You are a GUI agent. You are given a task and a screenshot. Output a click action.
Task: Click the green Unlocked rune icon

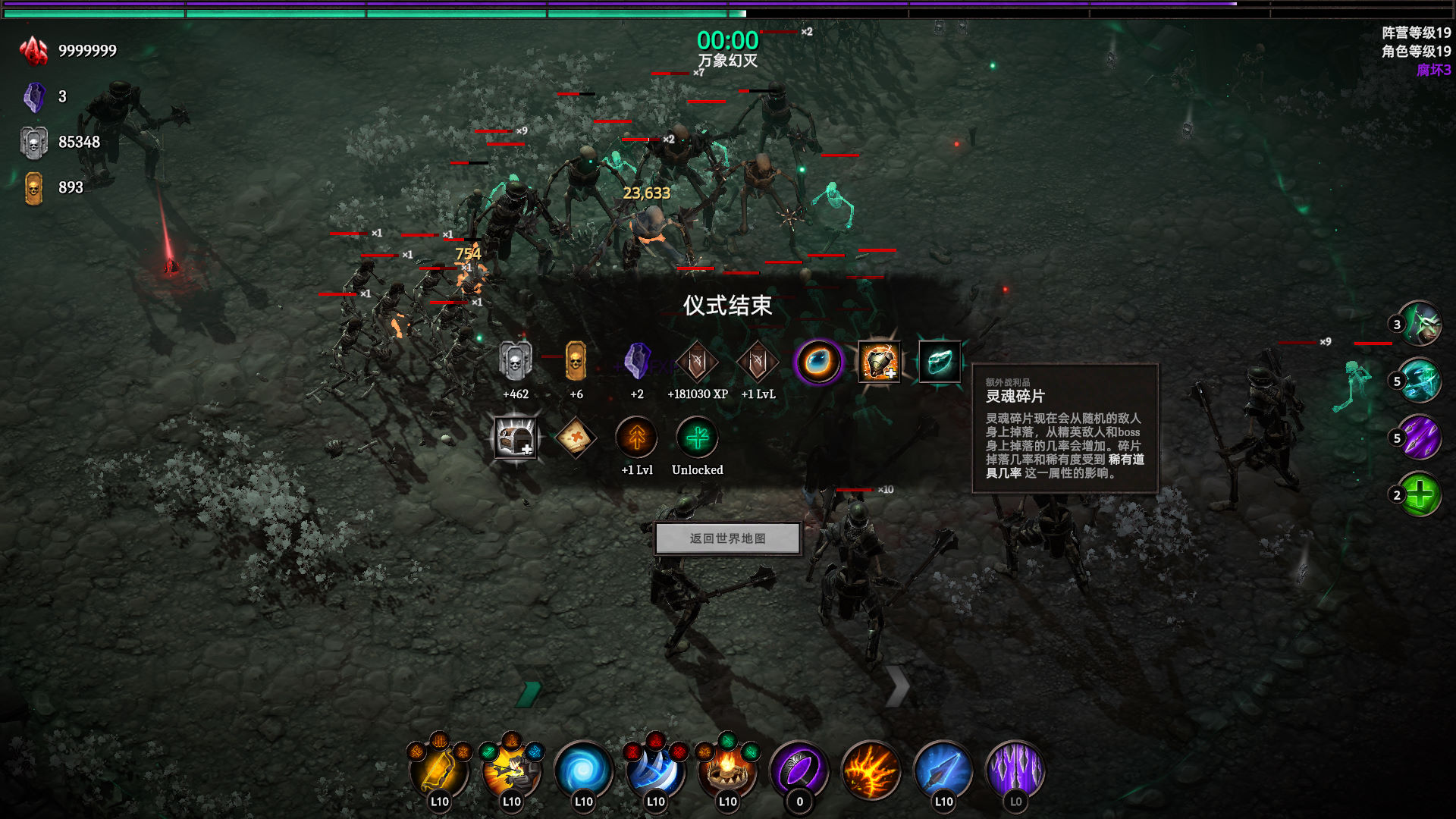pyautogui.click(x=697, y=438)
